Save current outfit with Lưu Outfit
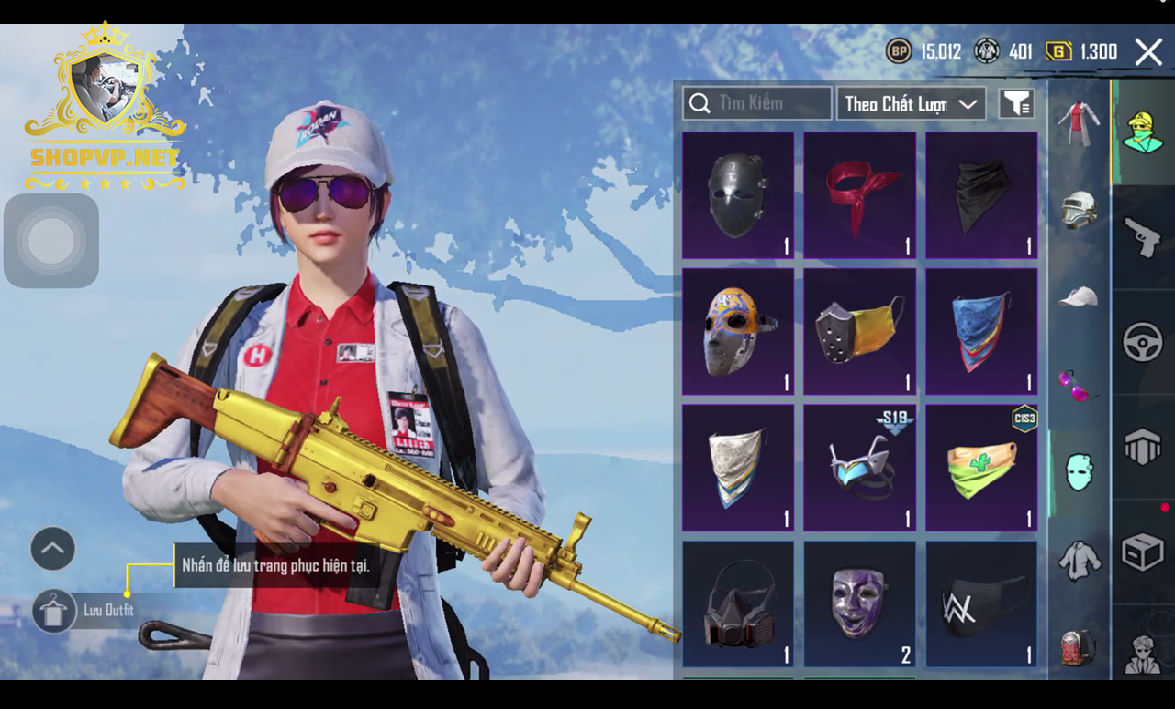Image resolution: width=1175 pixels, height=709 pixels. tap(54, 610)
